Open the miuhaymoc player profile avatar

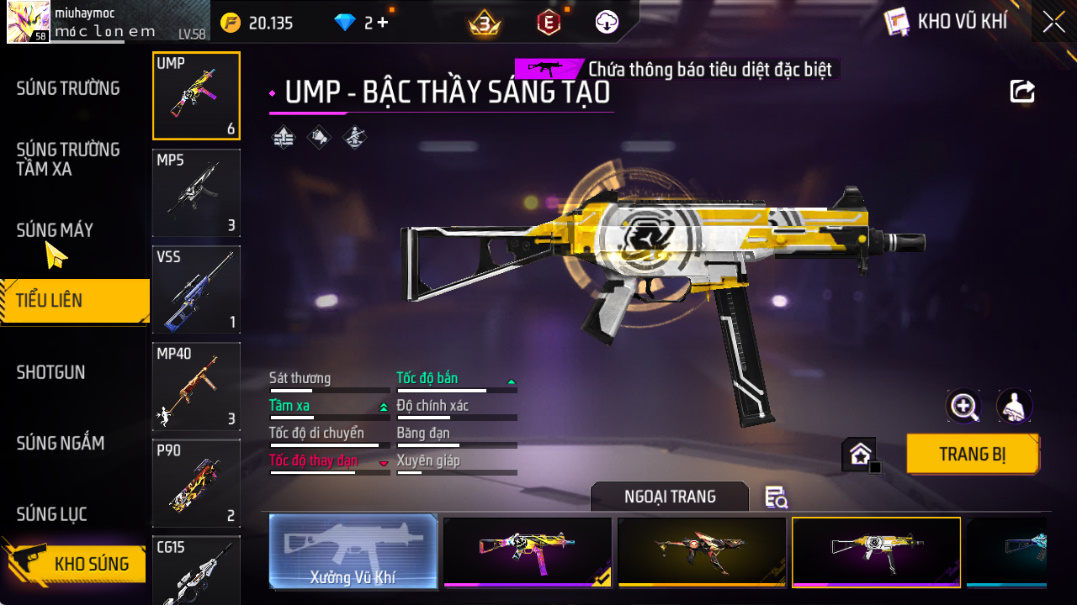[x=28, y=22]
